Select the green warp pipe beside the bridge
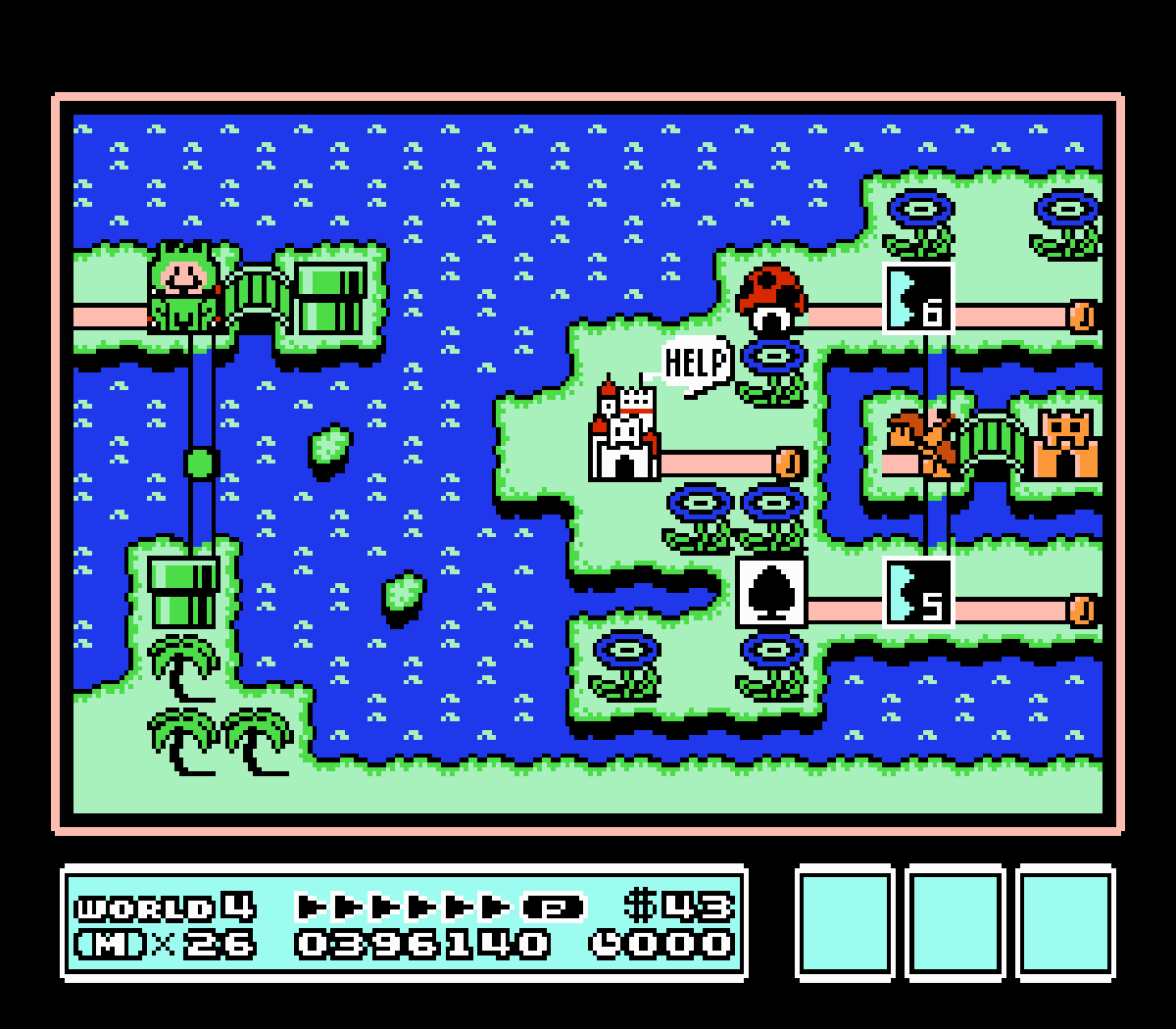 pyautogui.click(x=330, y=297)
